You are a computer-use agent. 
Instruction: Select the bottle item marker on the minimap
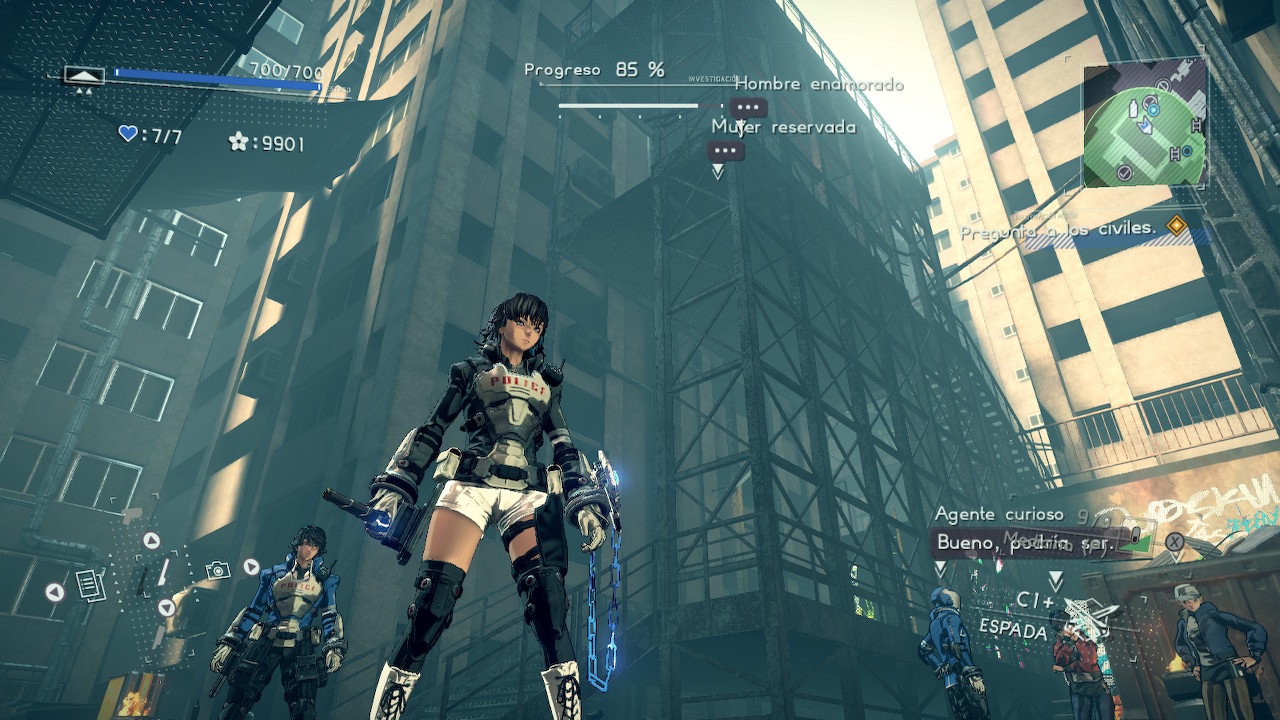coord(1134,109)
